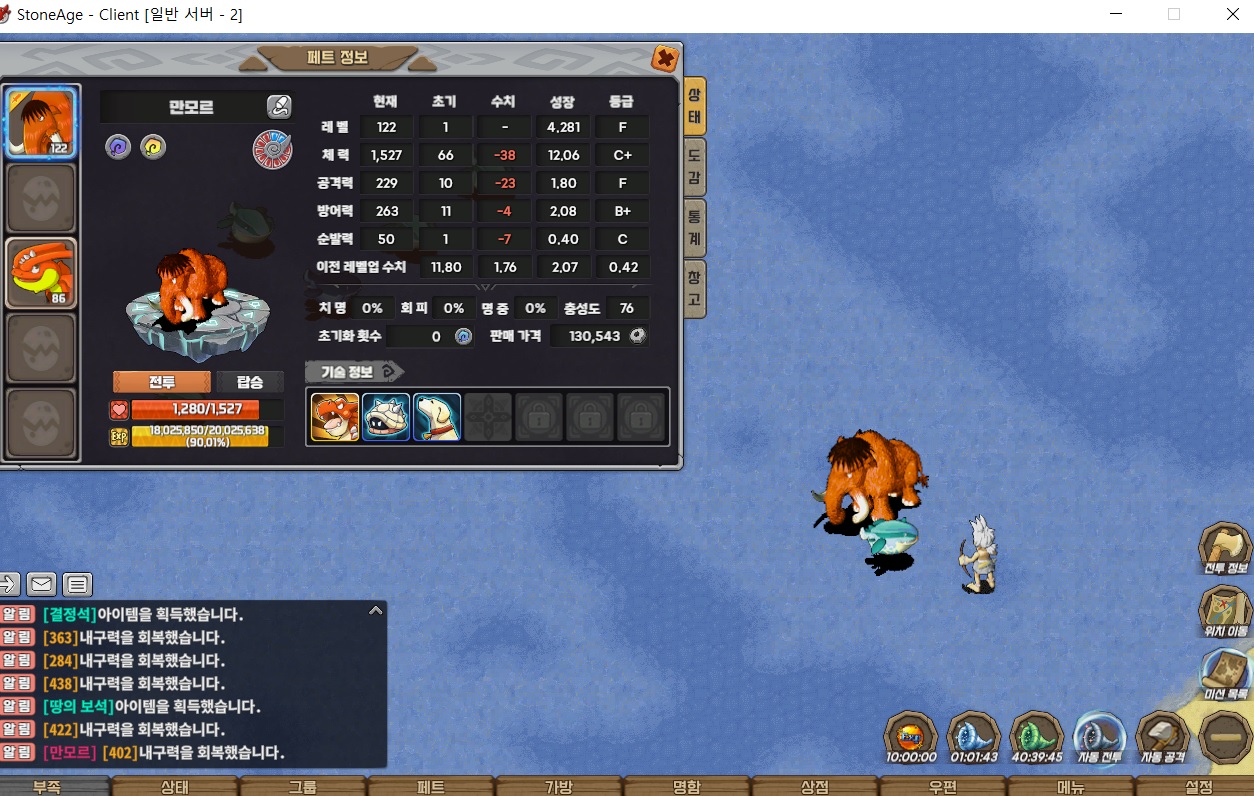Select the white dog skill icon
1254x796 pixels.
437,417
